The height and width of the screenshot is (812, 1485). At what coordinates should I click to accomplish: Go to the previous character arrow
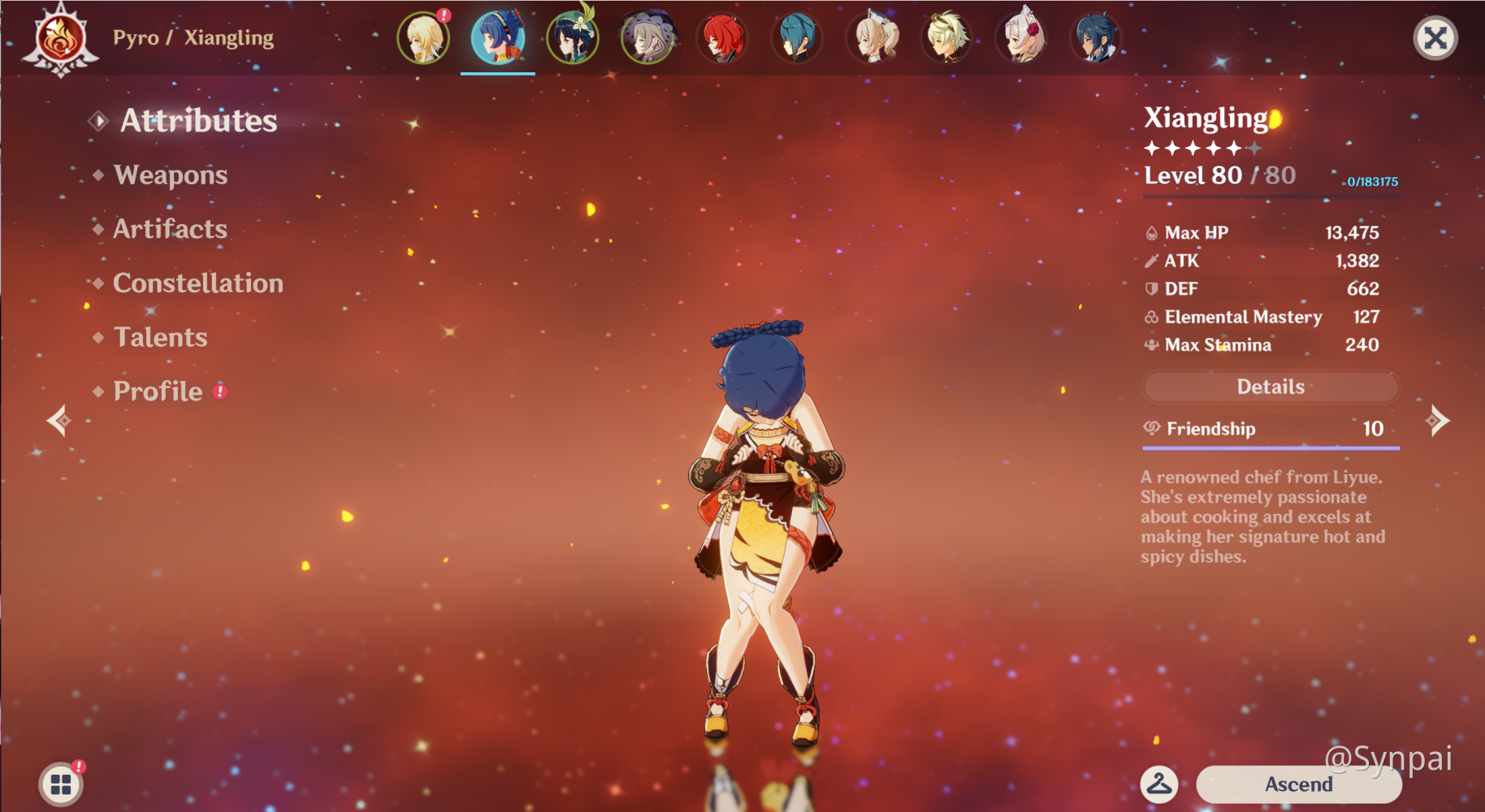pyautogui.click(x=58, y=421)
